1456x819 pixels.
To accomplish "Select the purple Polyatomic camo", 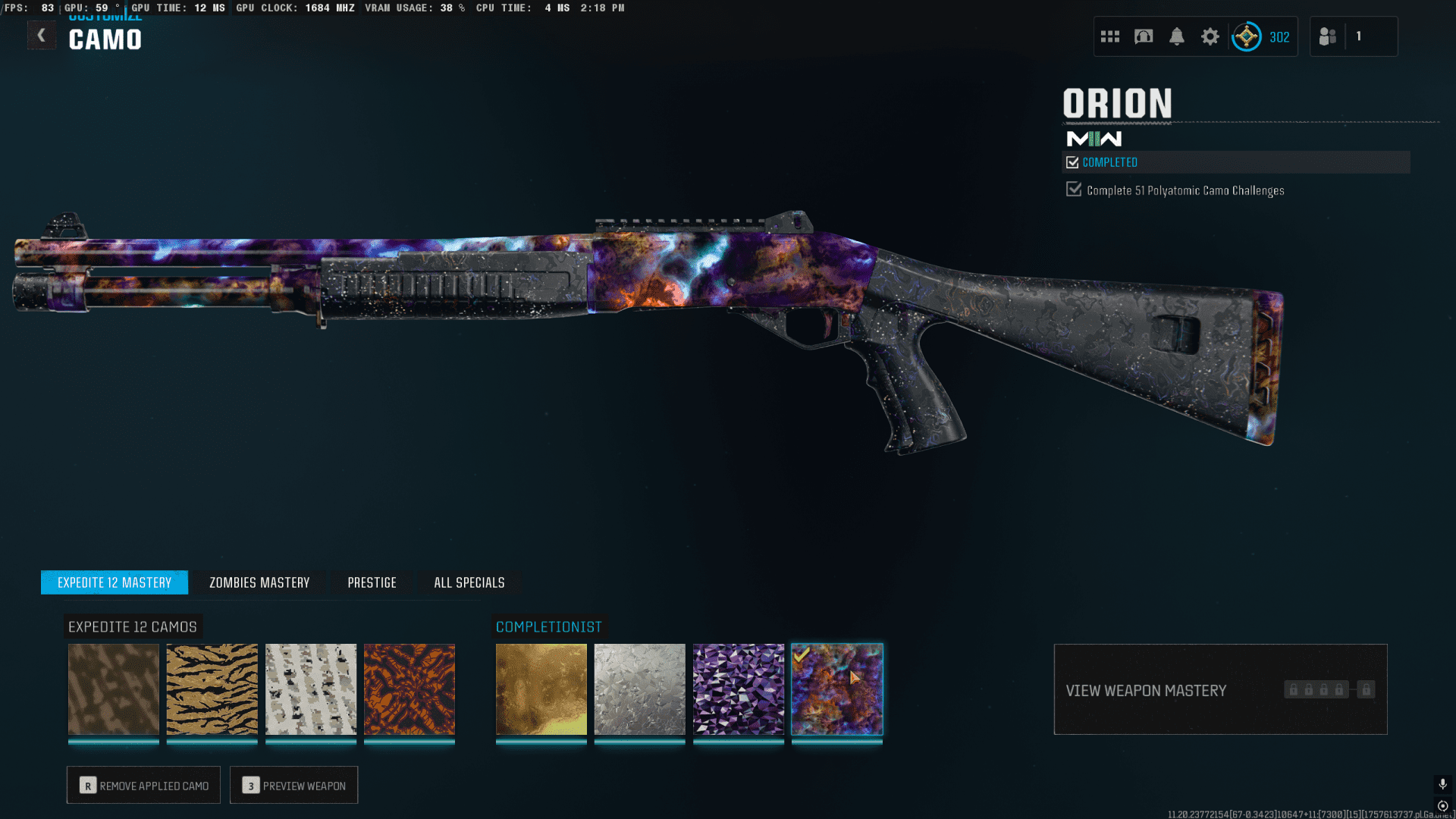I will coord(739,689).
